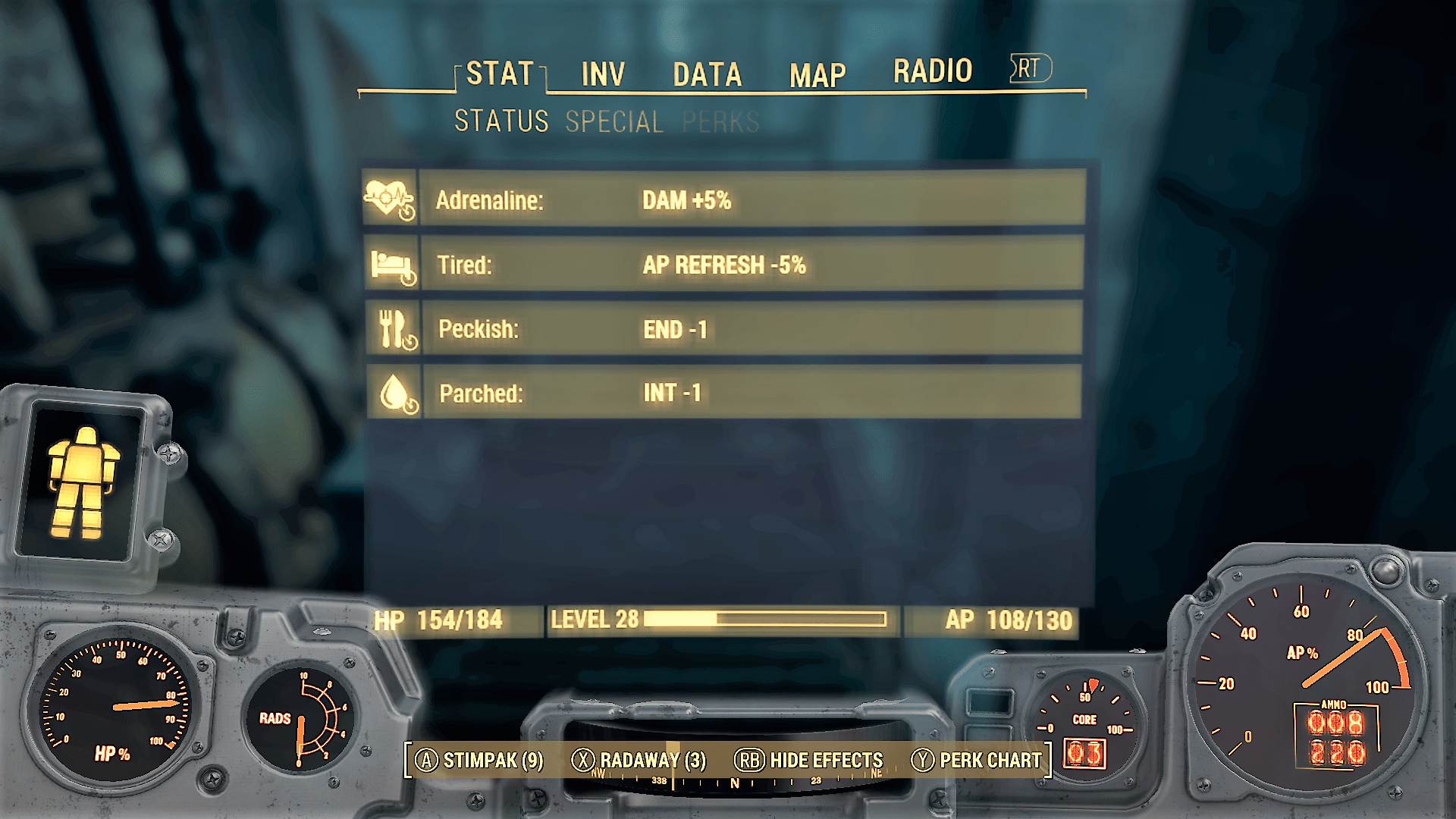Click Hide Effects

coord(809,760)
